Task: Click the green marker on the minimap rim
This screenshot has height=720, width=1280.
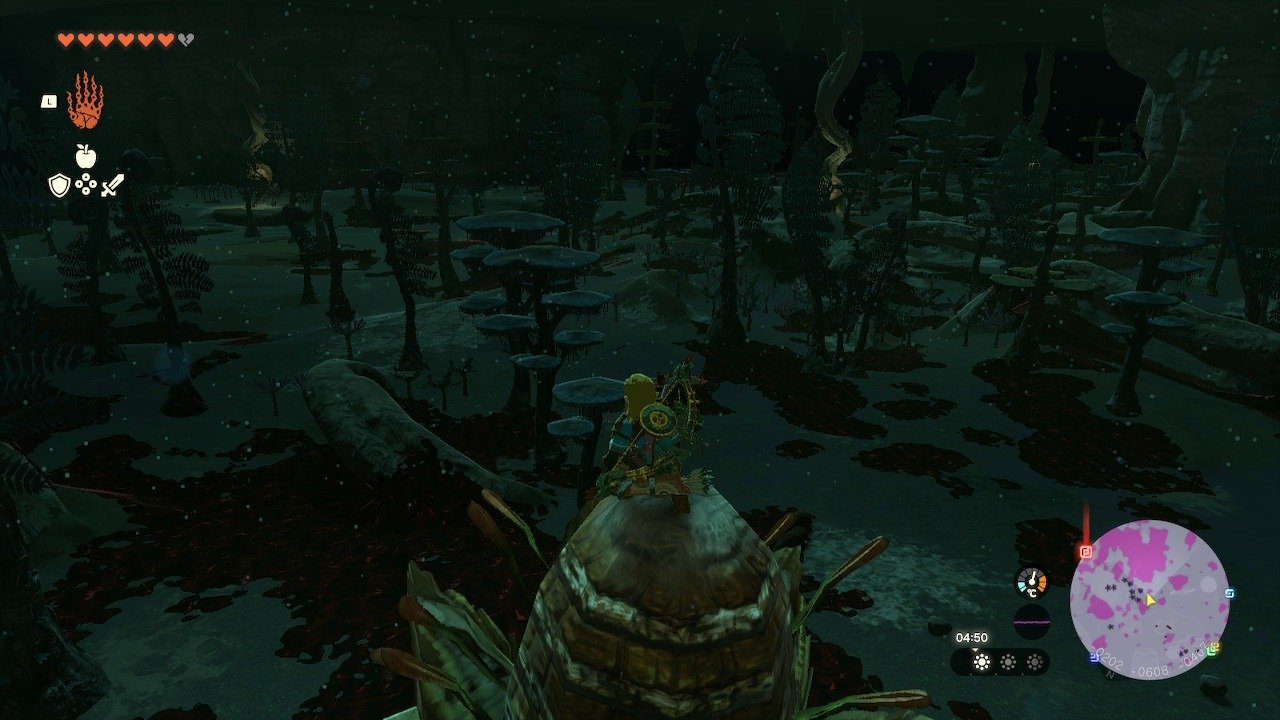Action: point(1213,649)
